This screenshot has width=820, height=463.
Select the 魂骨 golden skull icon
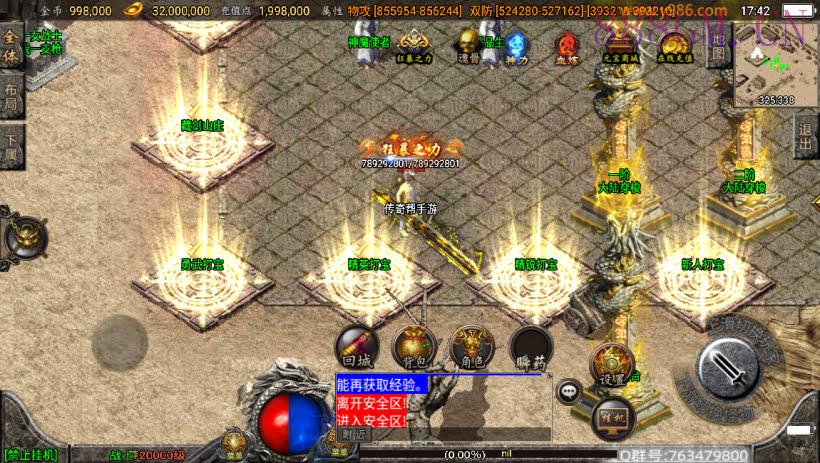click(467, 44)
